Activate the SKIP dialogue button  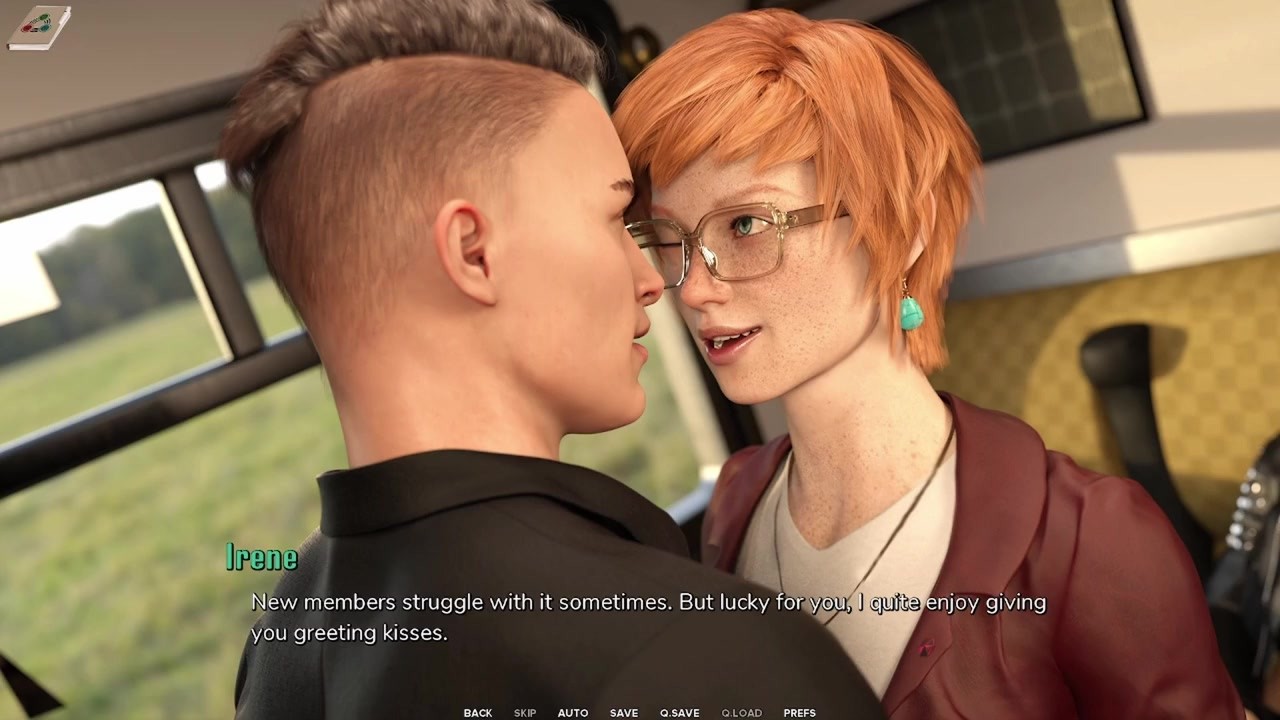pyautogui.click(x=525, y=713)
